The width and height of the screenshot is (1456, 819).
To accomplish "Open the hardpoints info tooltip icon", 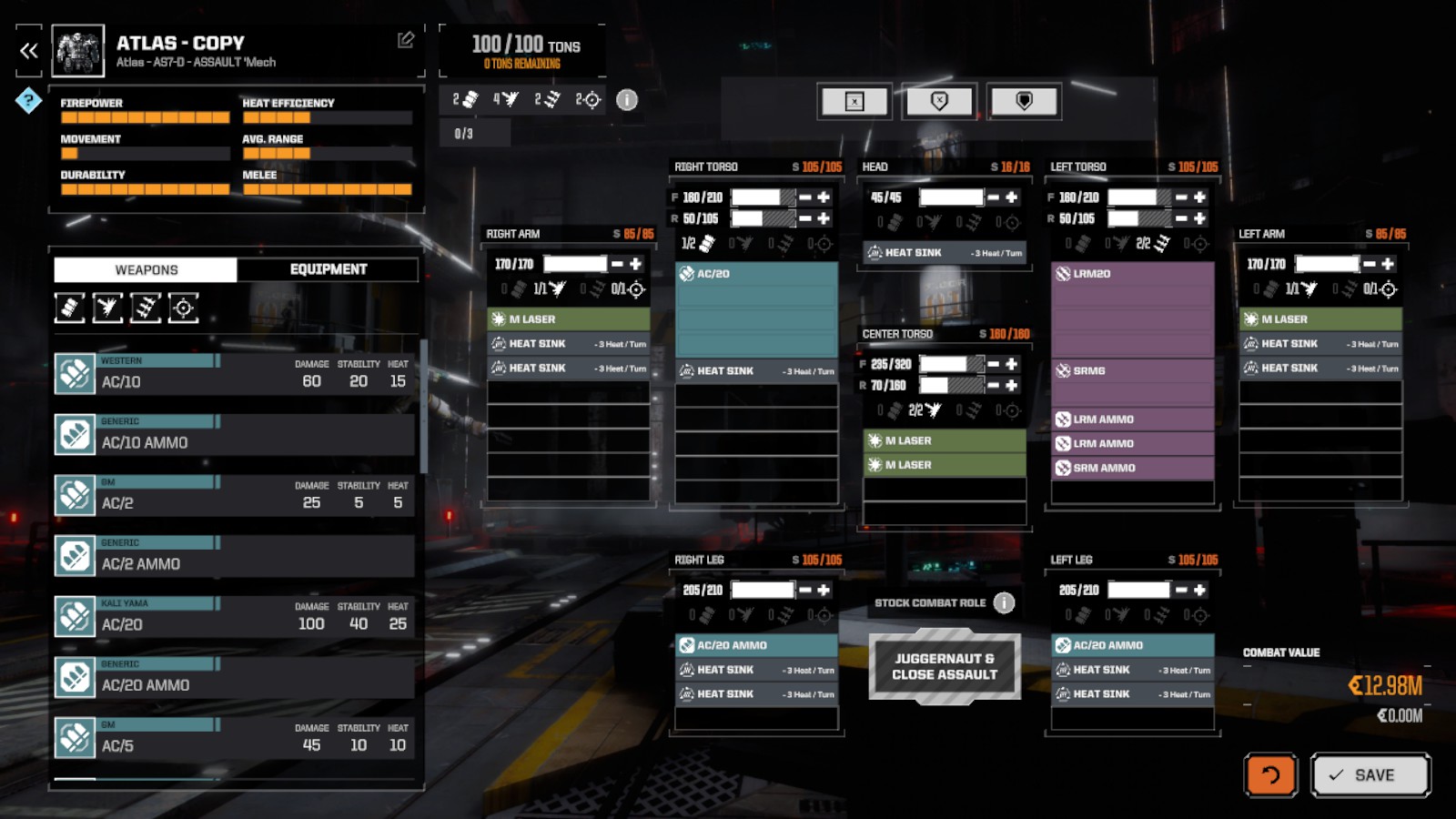I will (625, 101).
